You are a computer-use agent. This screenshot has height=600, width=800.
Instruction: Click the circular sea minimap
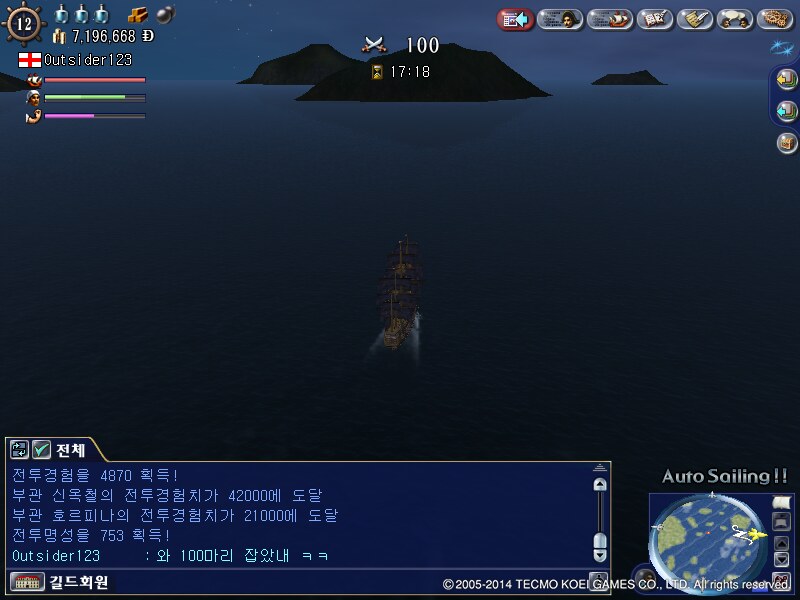point(708,540)
